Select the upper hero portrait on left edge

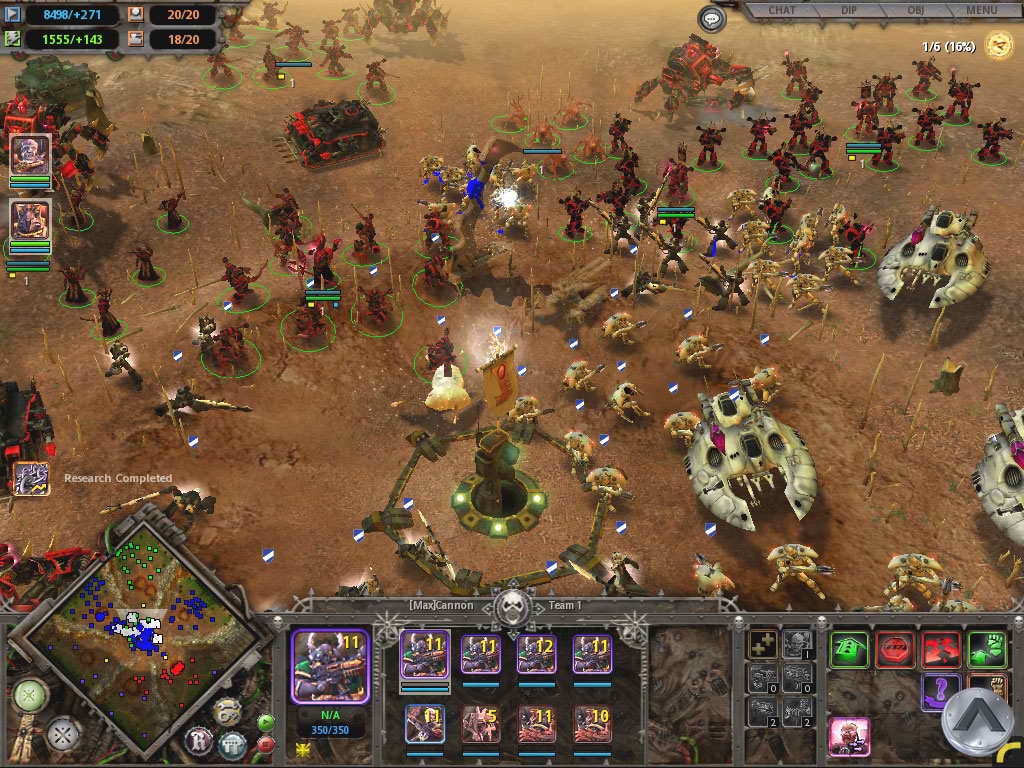click(30, 155)
